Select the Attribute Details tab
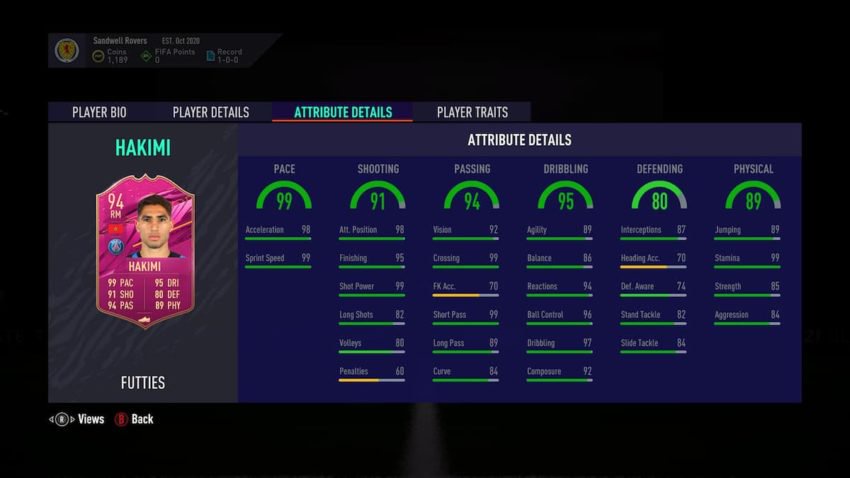 (x=342, y=112)
